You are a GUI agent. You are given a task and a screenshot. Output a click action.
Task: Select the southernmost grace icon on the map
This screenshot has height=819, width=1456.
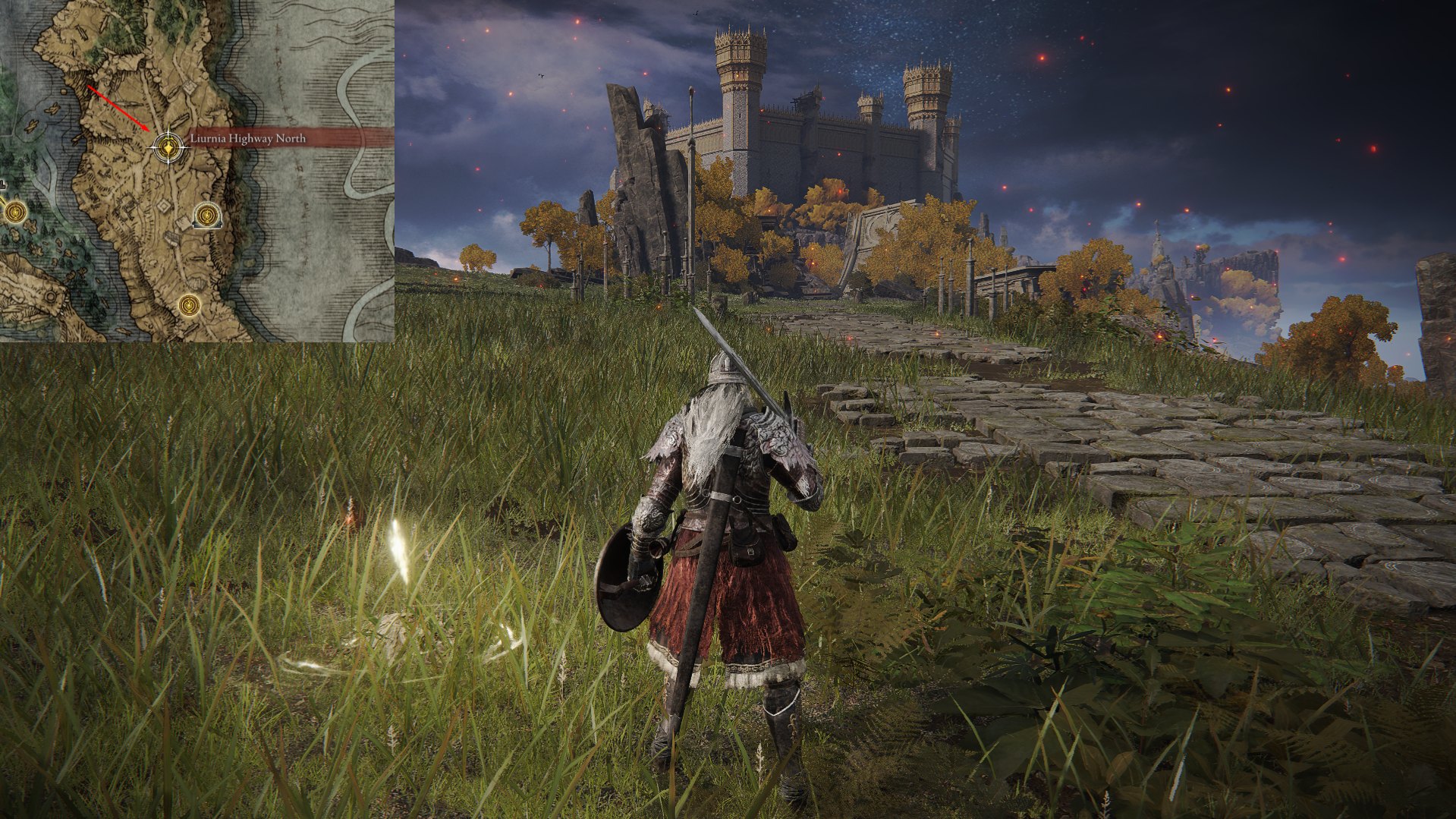click(189, 306)
